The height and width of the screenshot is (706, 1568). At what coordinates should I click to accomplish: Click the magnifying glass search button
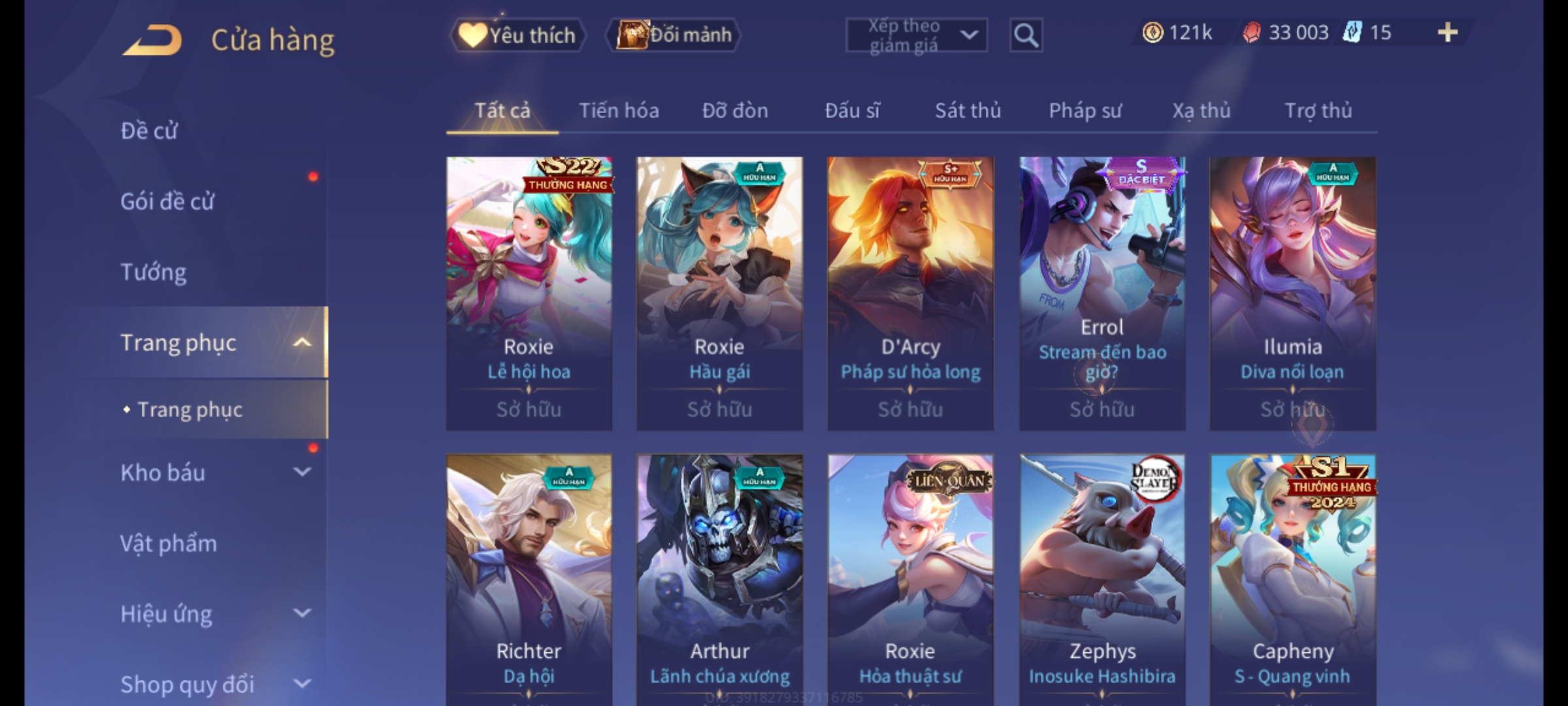click(x=1026, y=35)
